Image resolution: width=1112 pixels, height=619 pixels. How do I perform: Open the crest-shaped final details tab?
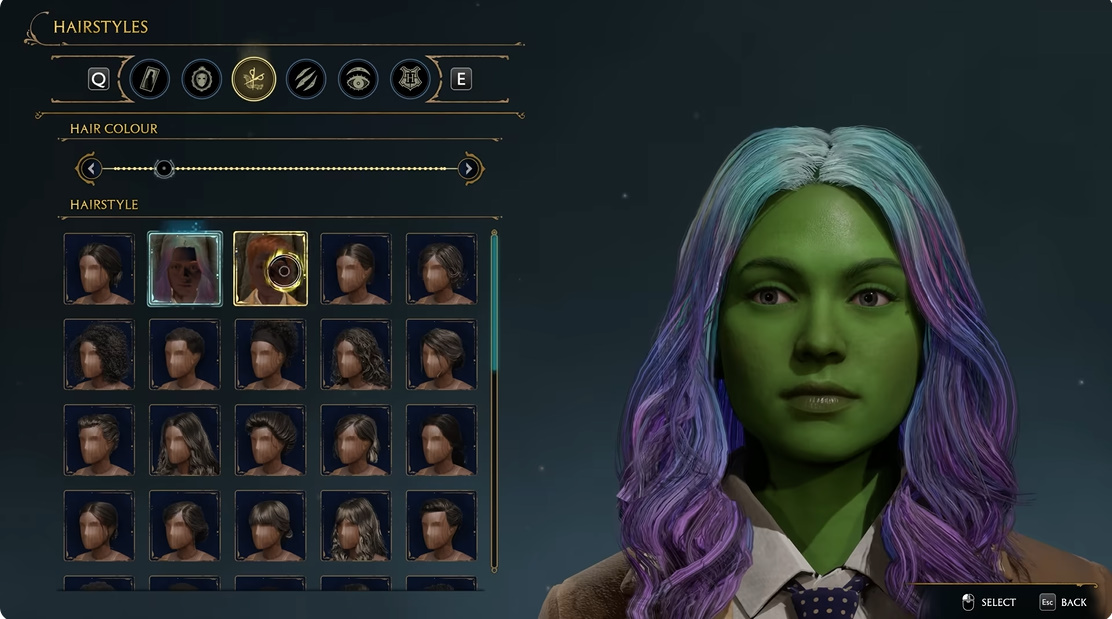pos(409,79)
